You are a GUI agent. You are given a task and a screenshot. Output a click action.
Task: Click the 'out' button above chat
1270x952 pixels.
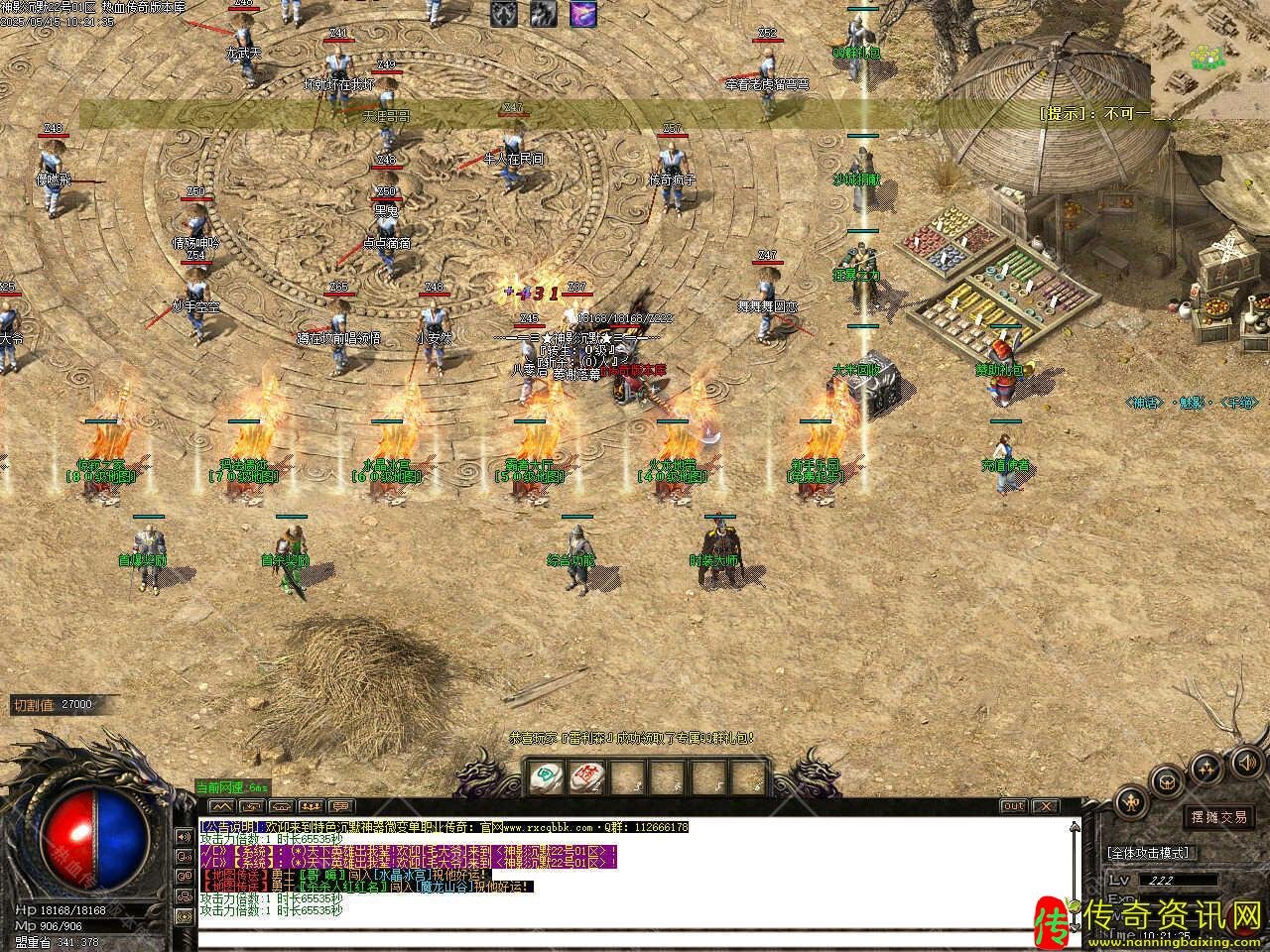click(1013, 806)
